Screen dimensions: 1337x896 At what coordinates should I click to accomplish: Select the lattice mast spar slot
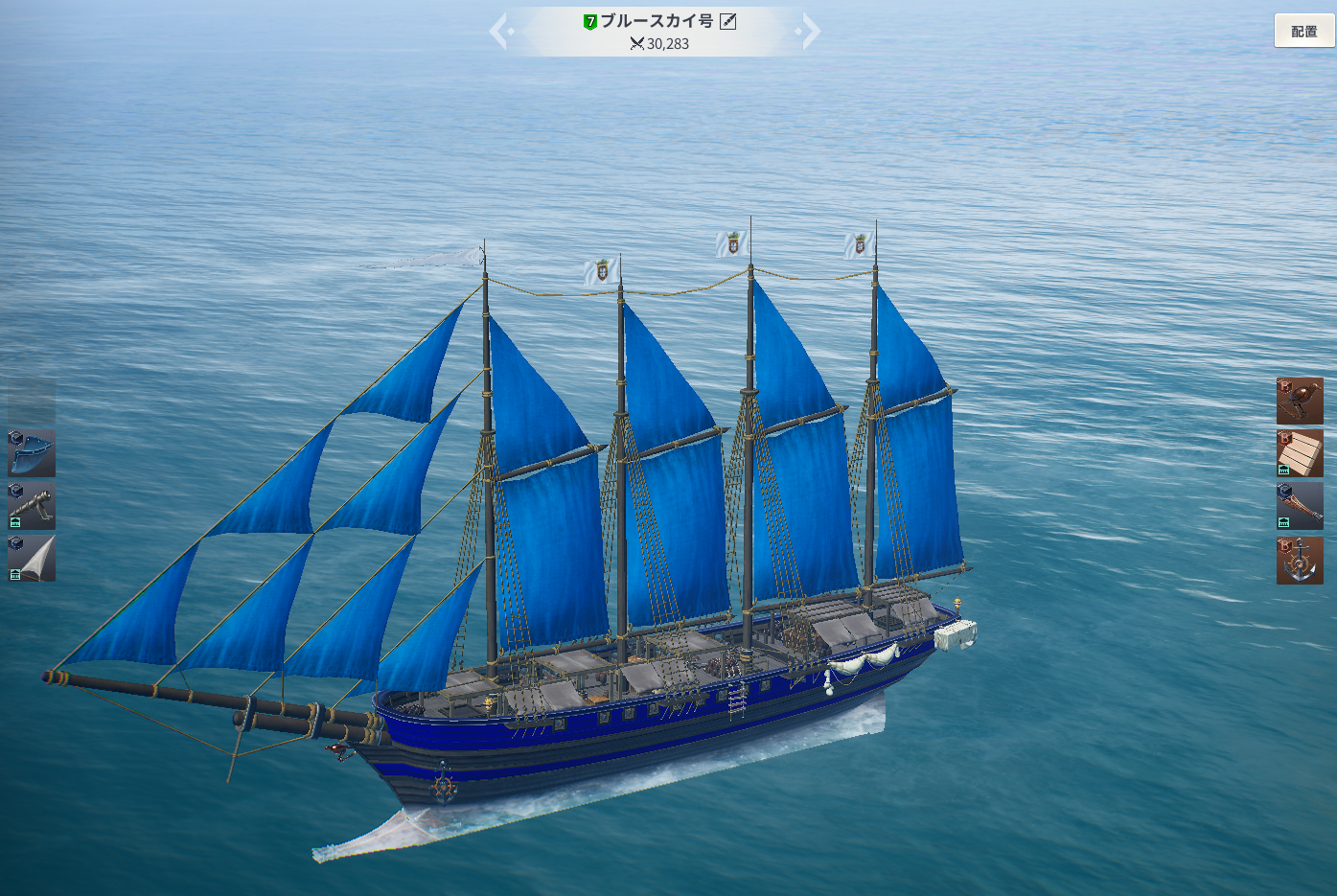[x=1300, y=506]
